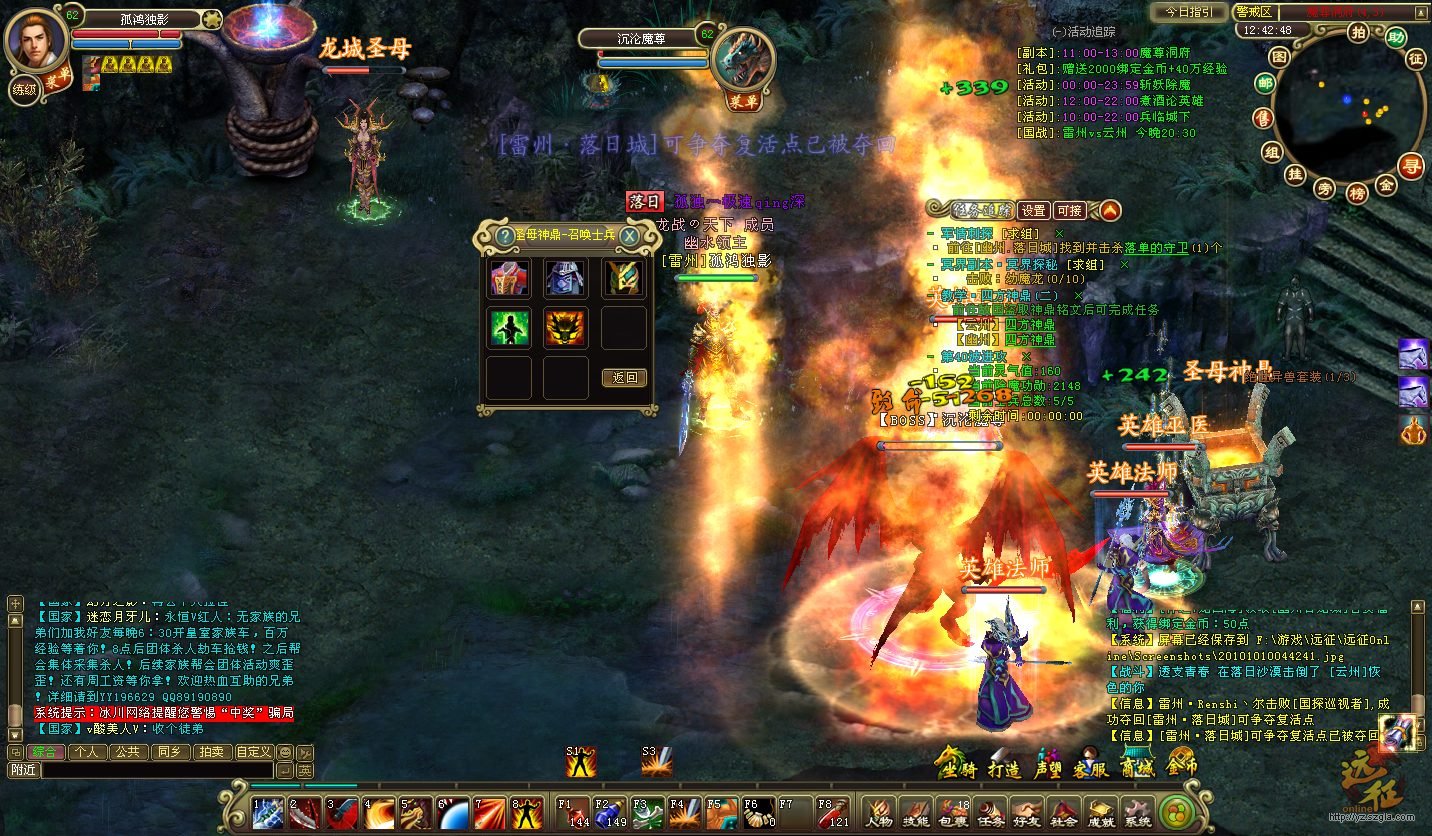Image resolution: width=1432 pixels, height=836 pixels.
Task: Activate the blue orb skill in slot 6
Action: pyautogui.click(x=453, y=813)
